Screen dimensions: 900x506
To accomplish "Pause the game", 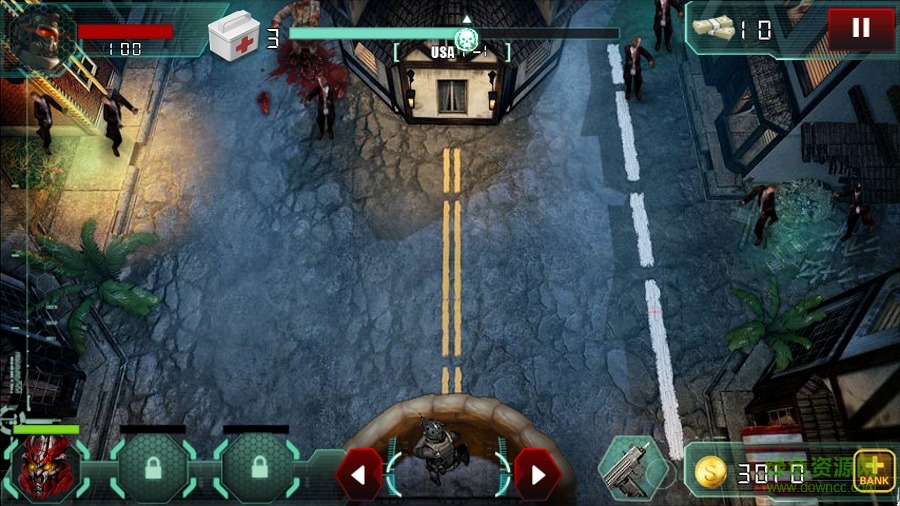I will click(x=860, y=29).
